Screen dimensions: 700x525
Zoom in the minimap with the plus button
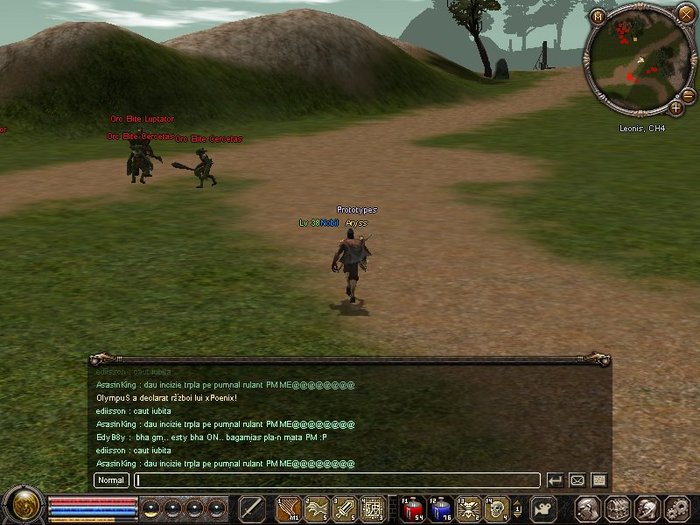[677, 107]
